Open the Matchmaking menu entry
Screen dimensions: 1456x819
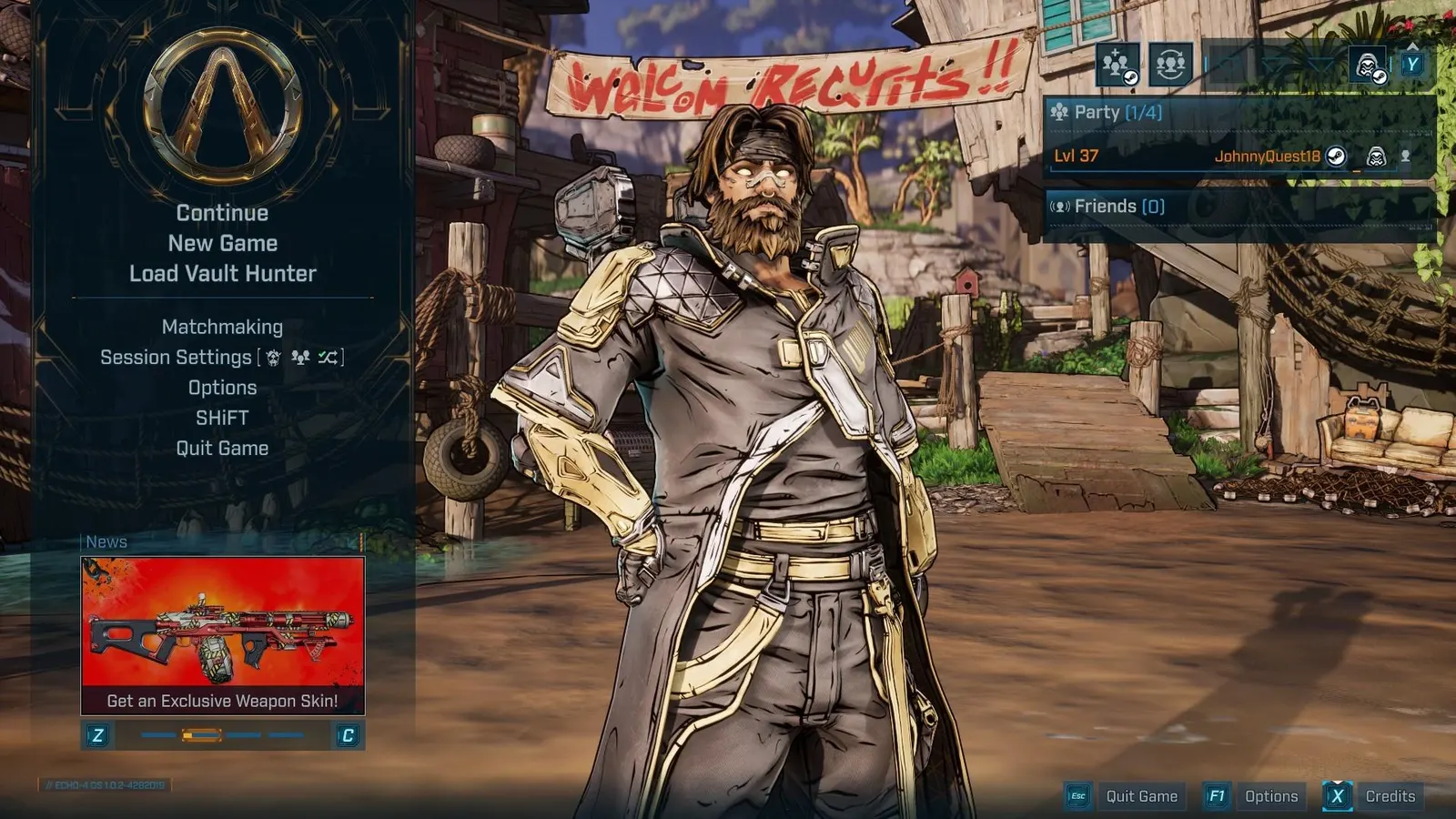coord(221,327)
